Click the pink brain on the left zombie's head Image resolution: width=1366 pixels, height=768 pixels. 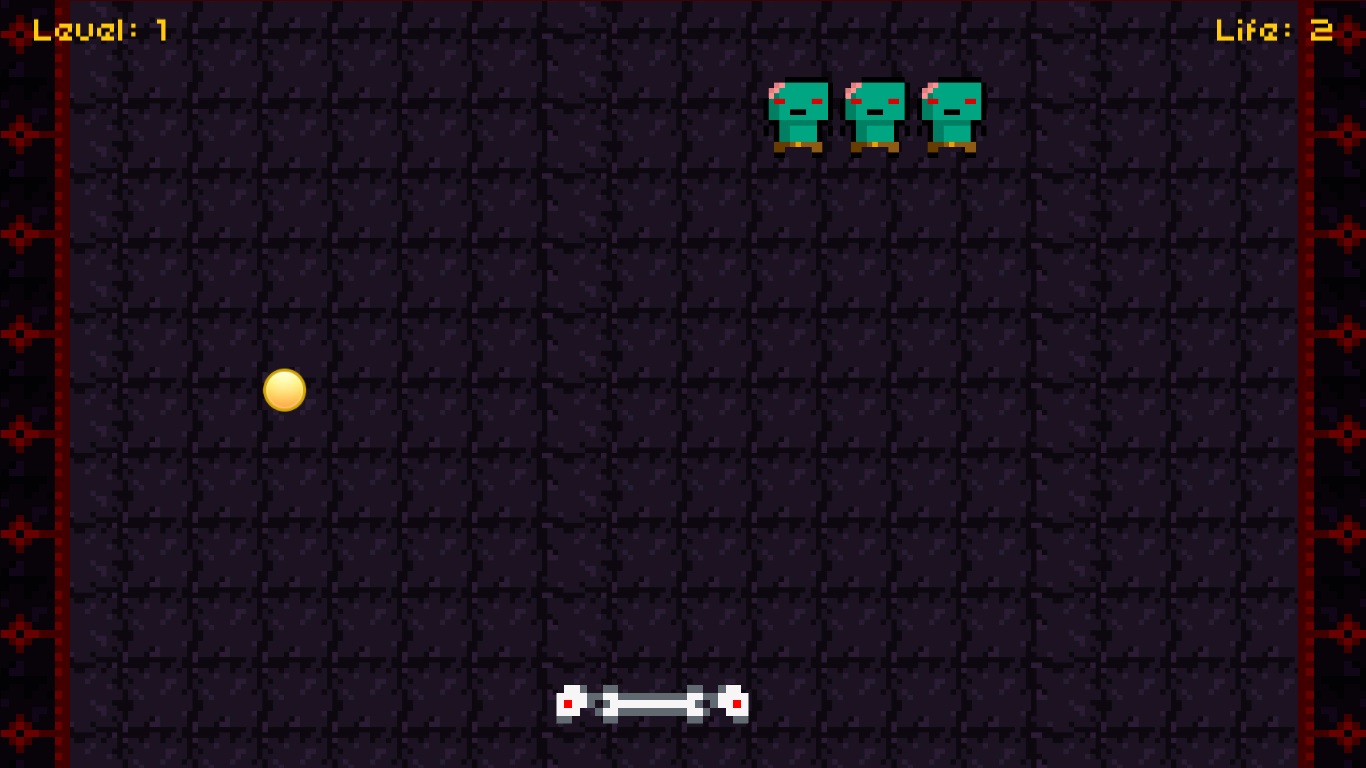(x=776, y=88)
